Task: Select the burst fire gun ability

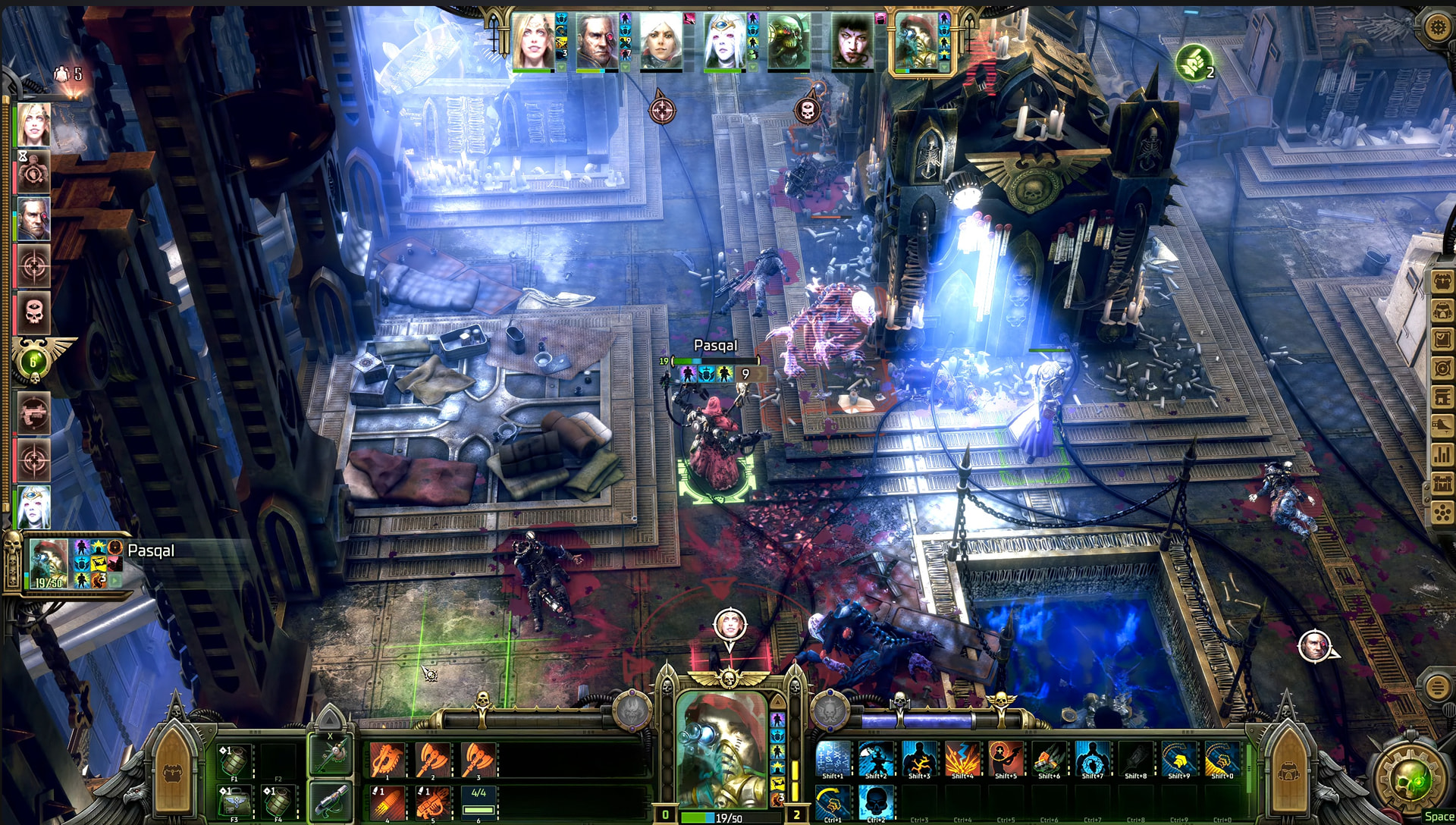Action: click(x=433, y=801)
